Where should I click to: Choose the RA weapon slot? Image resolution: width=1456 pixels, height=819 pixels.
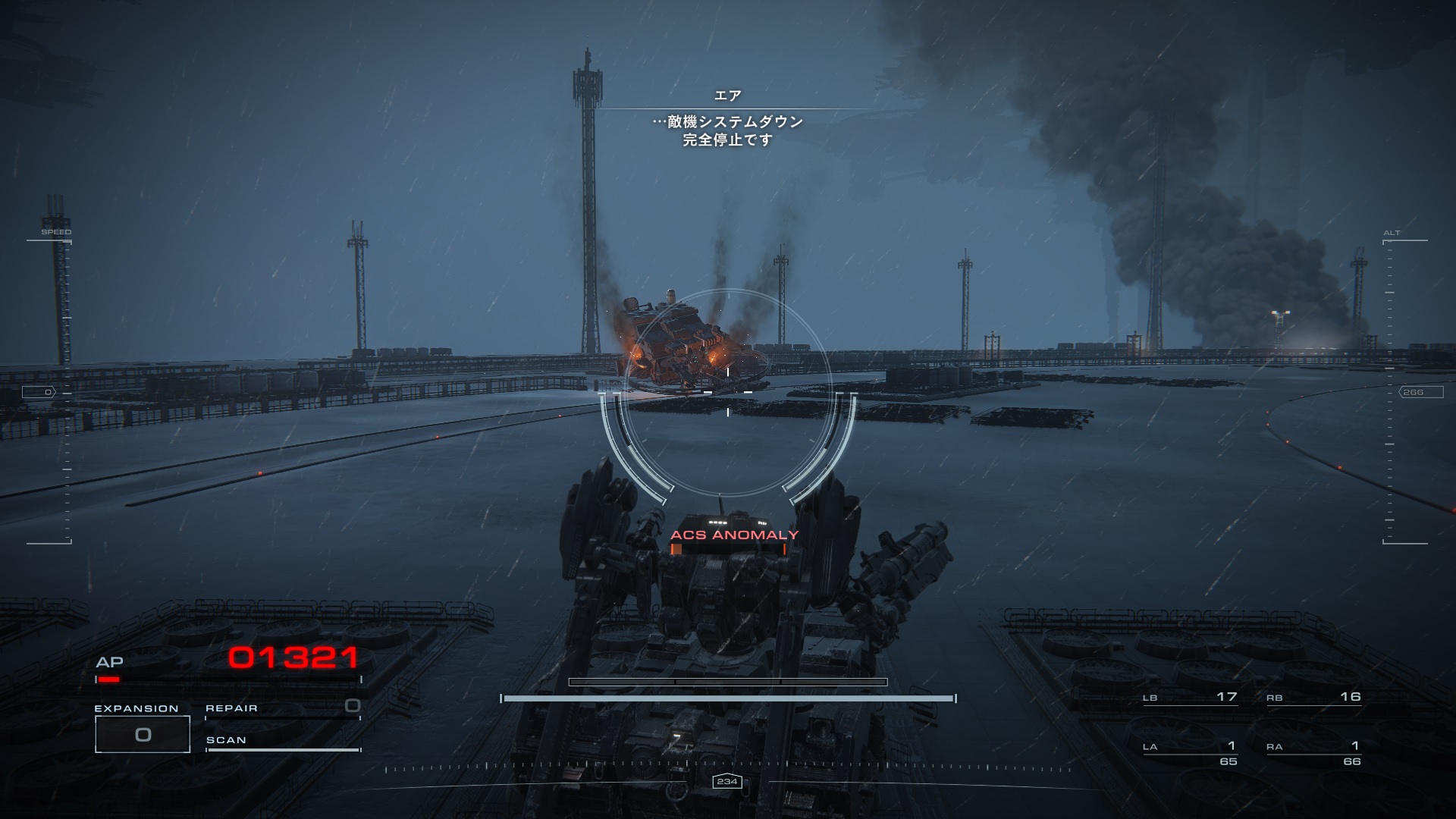pyautogui.click(x=1313, y=752)
